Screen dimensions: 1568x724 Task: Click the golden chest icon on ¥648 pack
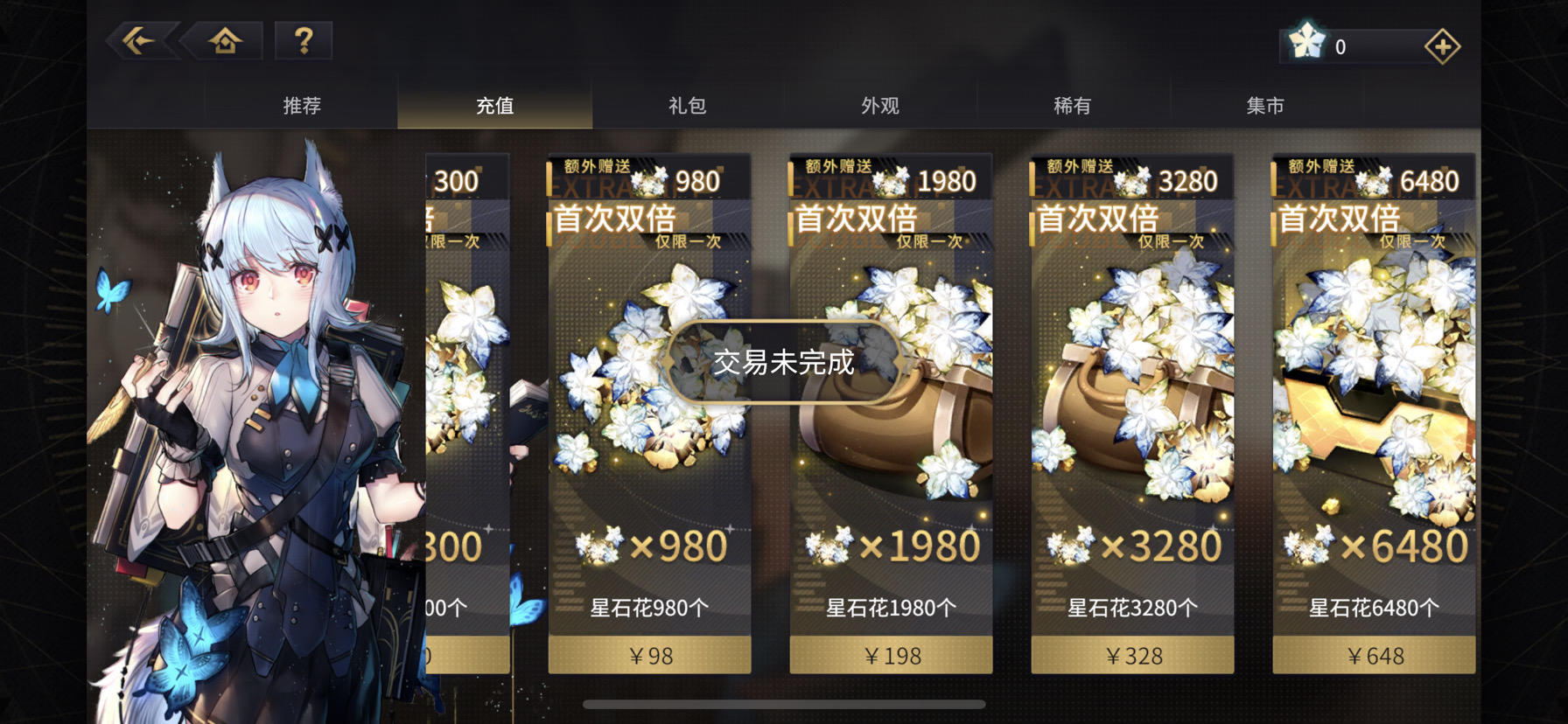[x=1374, y=420]
